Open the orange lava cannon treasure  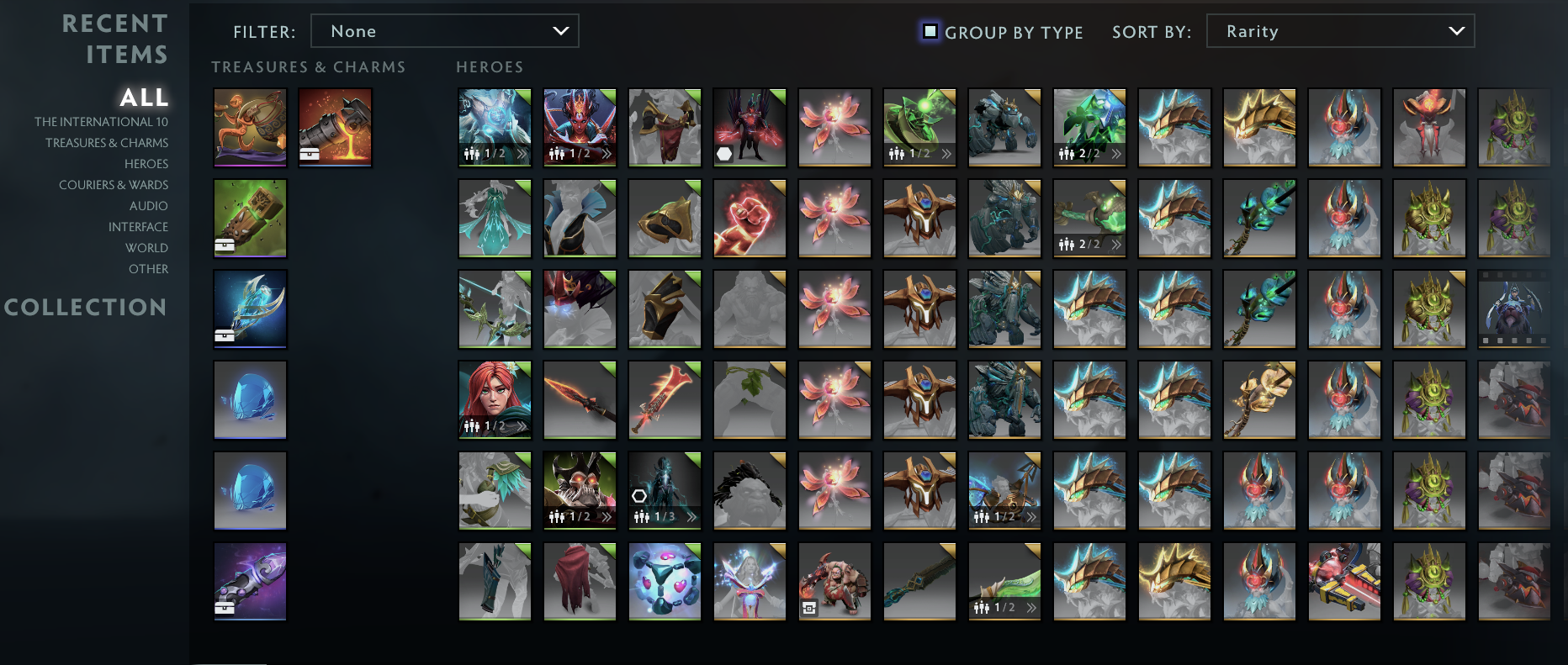335,127
